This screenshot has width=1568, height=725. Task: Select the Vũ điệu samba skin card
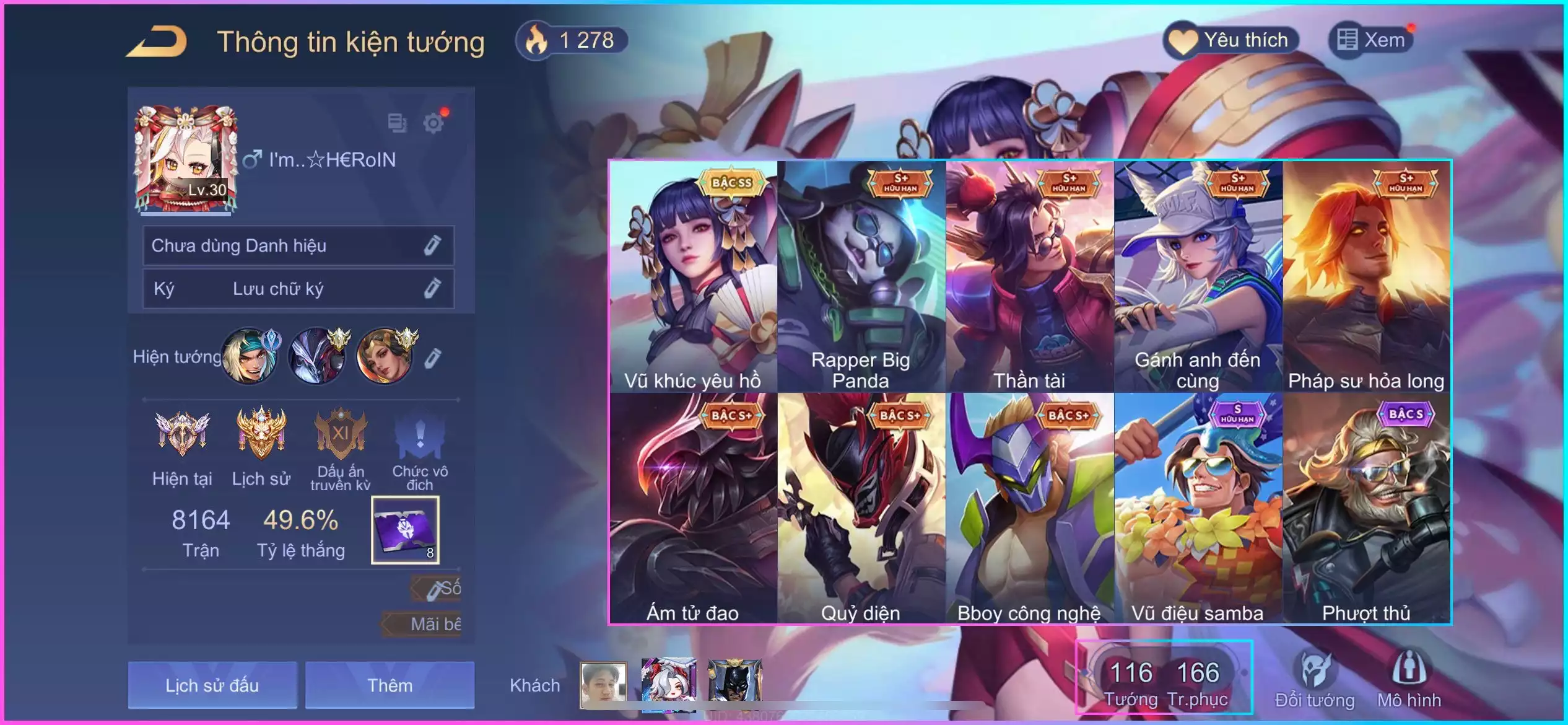pyautogui.click(x=1198, y=508)
